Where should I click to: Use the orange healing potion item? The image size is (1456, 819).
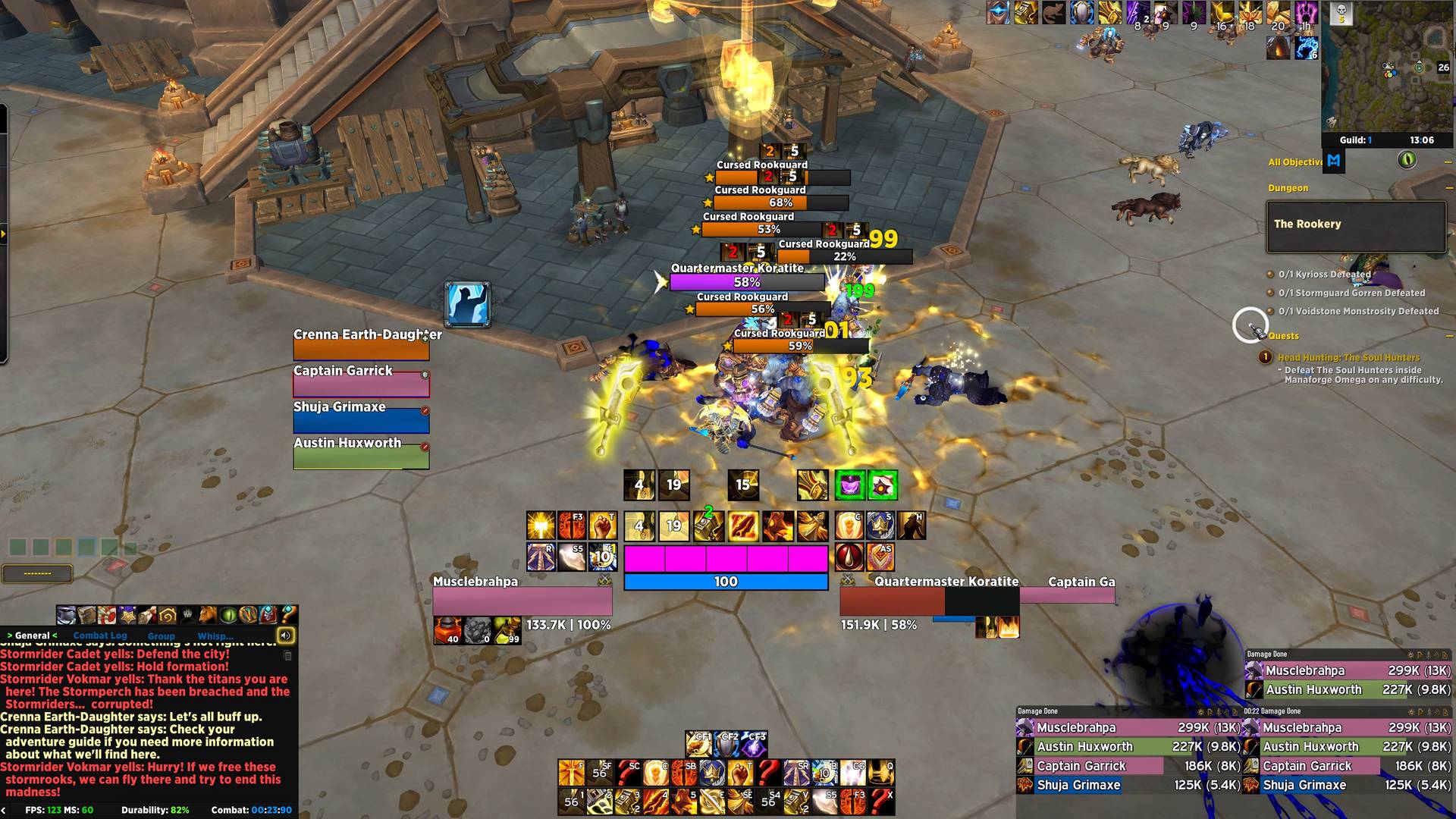(x=447, y=630)
